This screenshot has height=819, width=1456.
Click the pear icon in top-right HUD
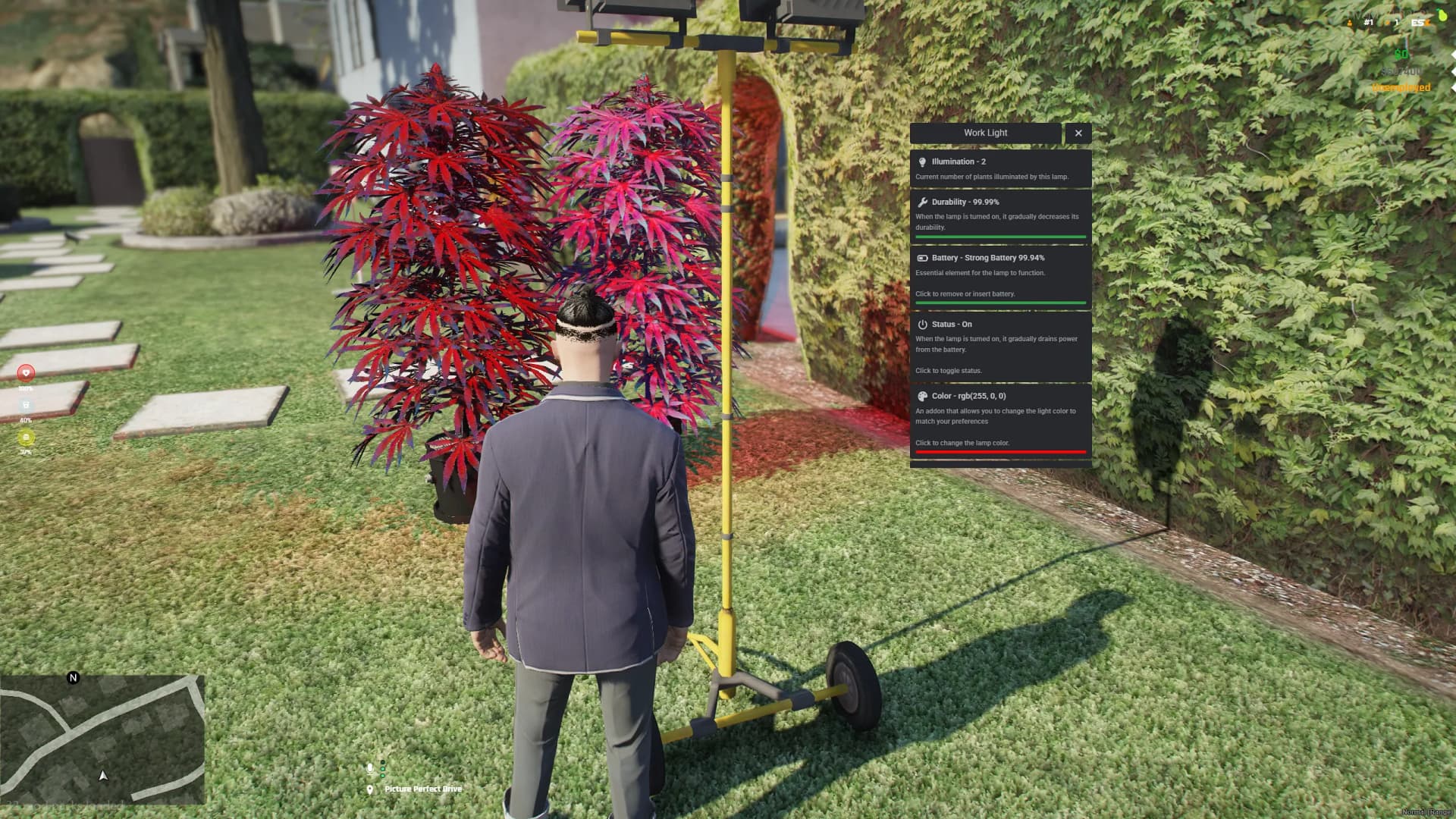tap(1442, 16)
